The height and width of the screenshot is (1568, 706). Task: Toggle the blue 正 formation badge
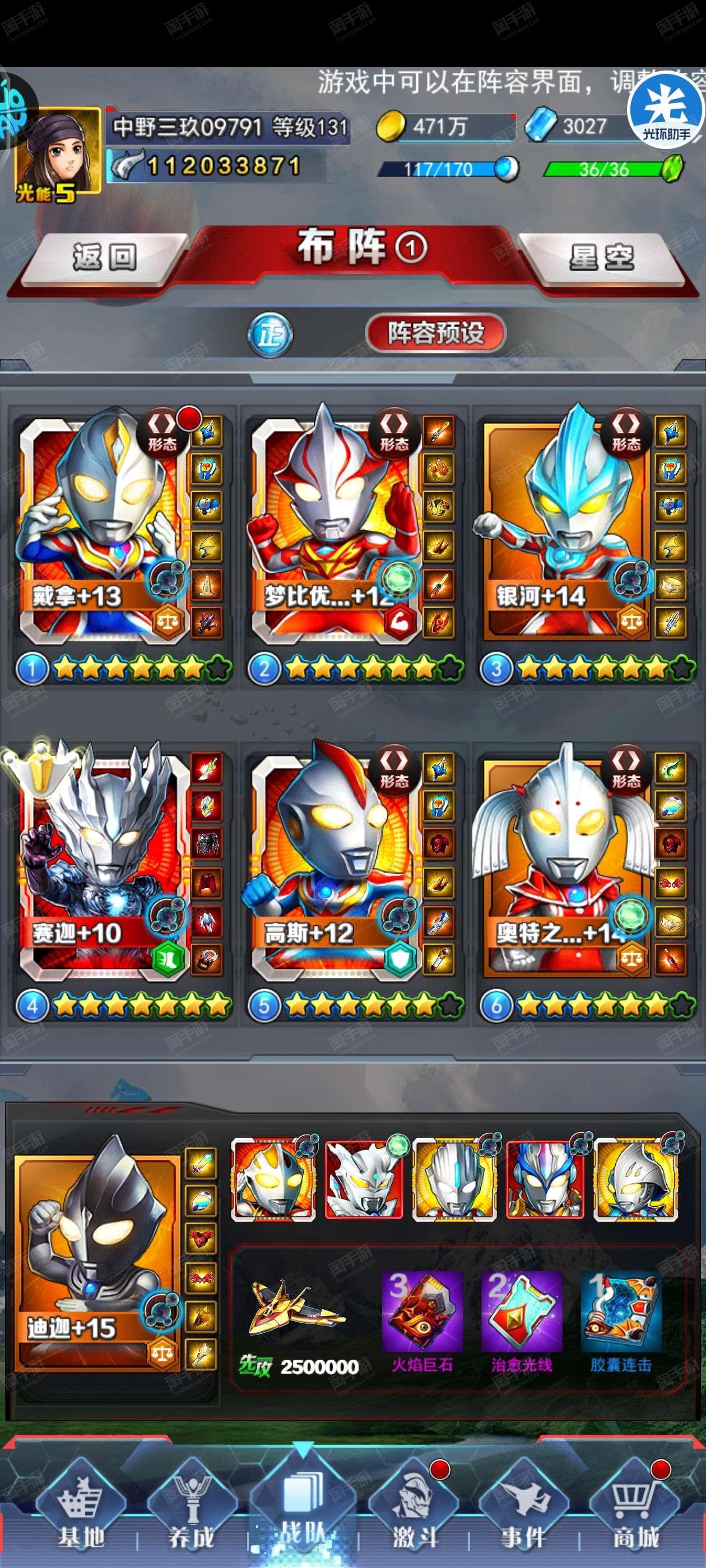(270, 335)
